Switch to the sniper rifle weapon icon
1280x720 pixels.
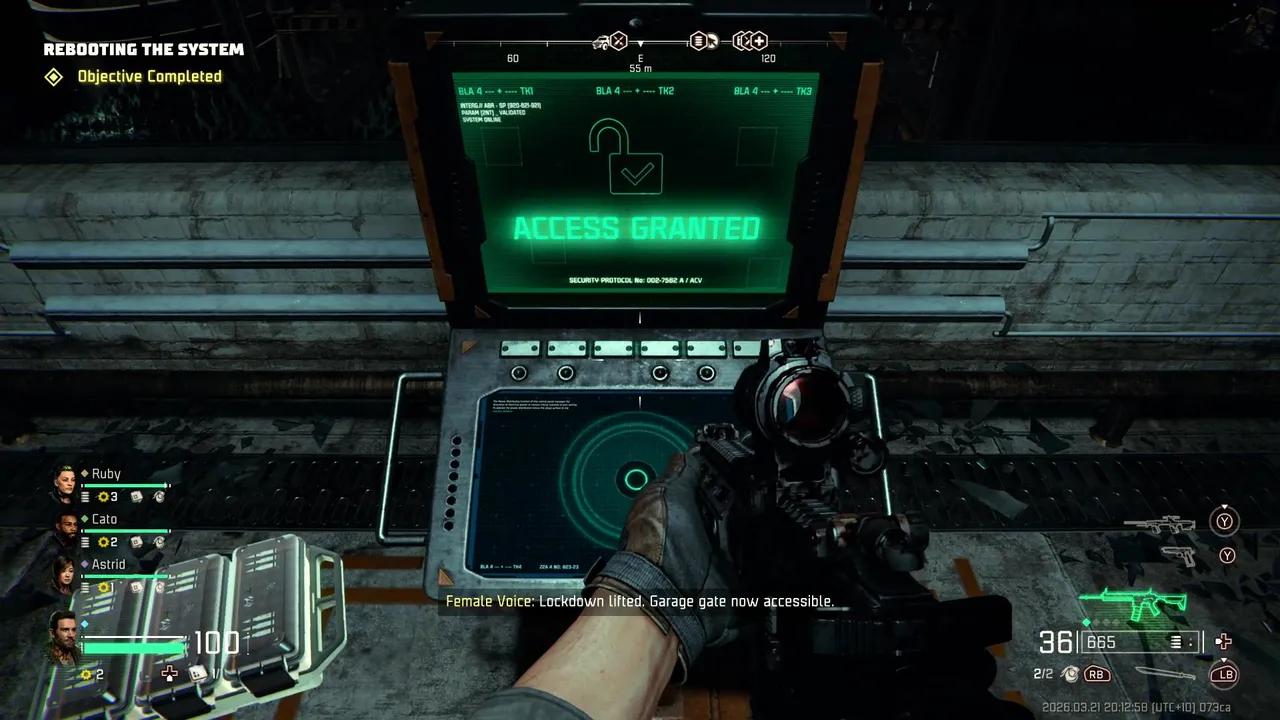[x=1159, y=524]
